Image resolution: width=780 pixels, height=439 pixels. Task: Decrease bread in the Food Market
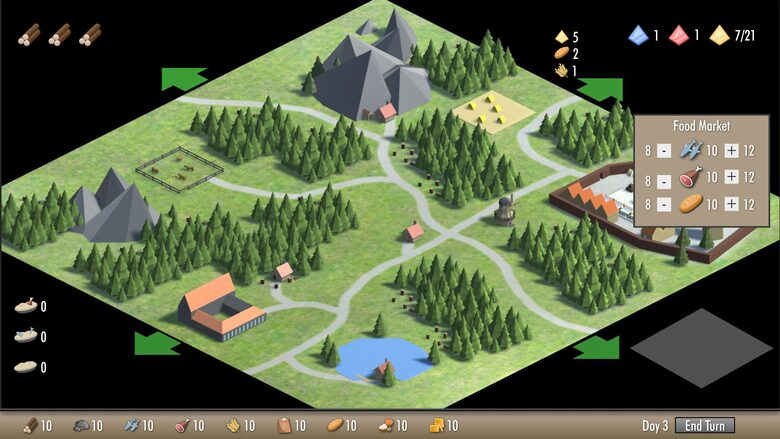(665, 206)
